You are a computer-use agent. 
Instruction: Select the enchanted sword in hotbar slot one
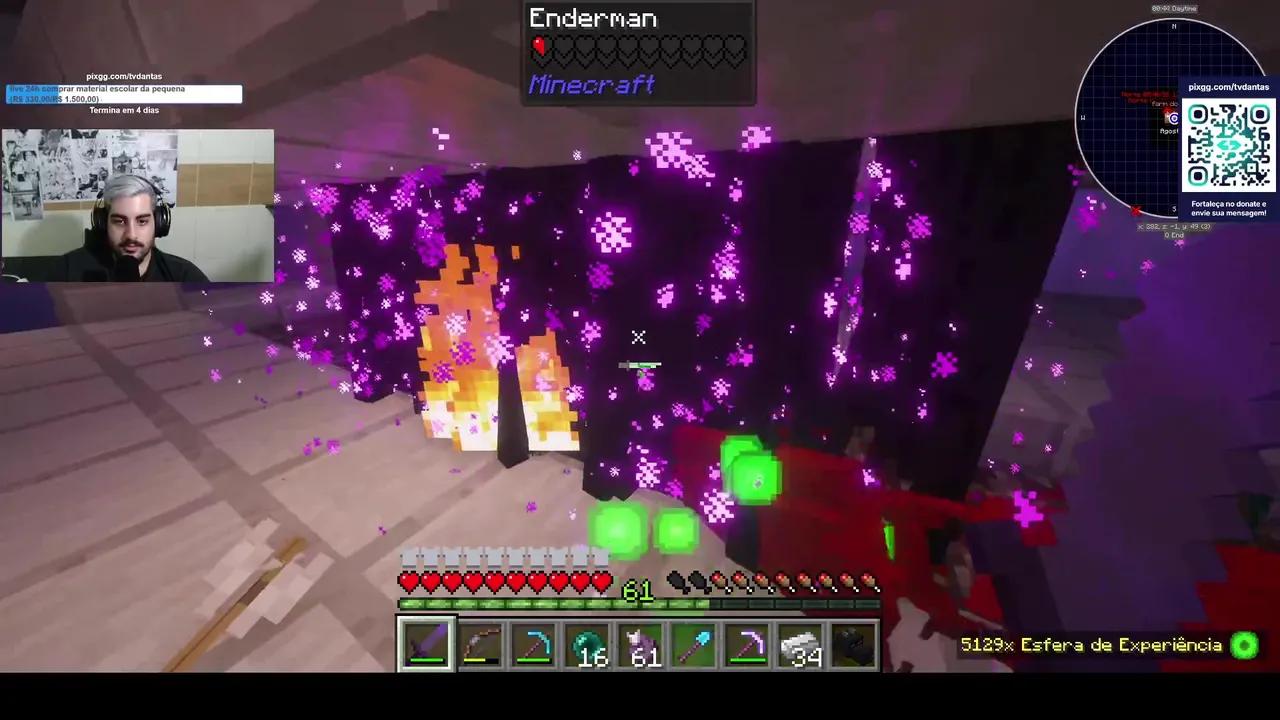click(425, 645)
